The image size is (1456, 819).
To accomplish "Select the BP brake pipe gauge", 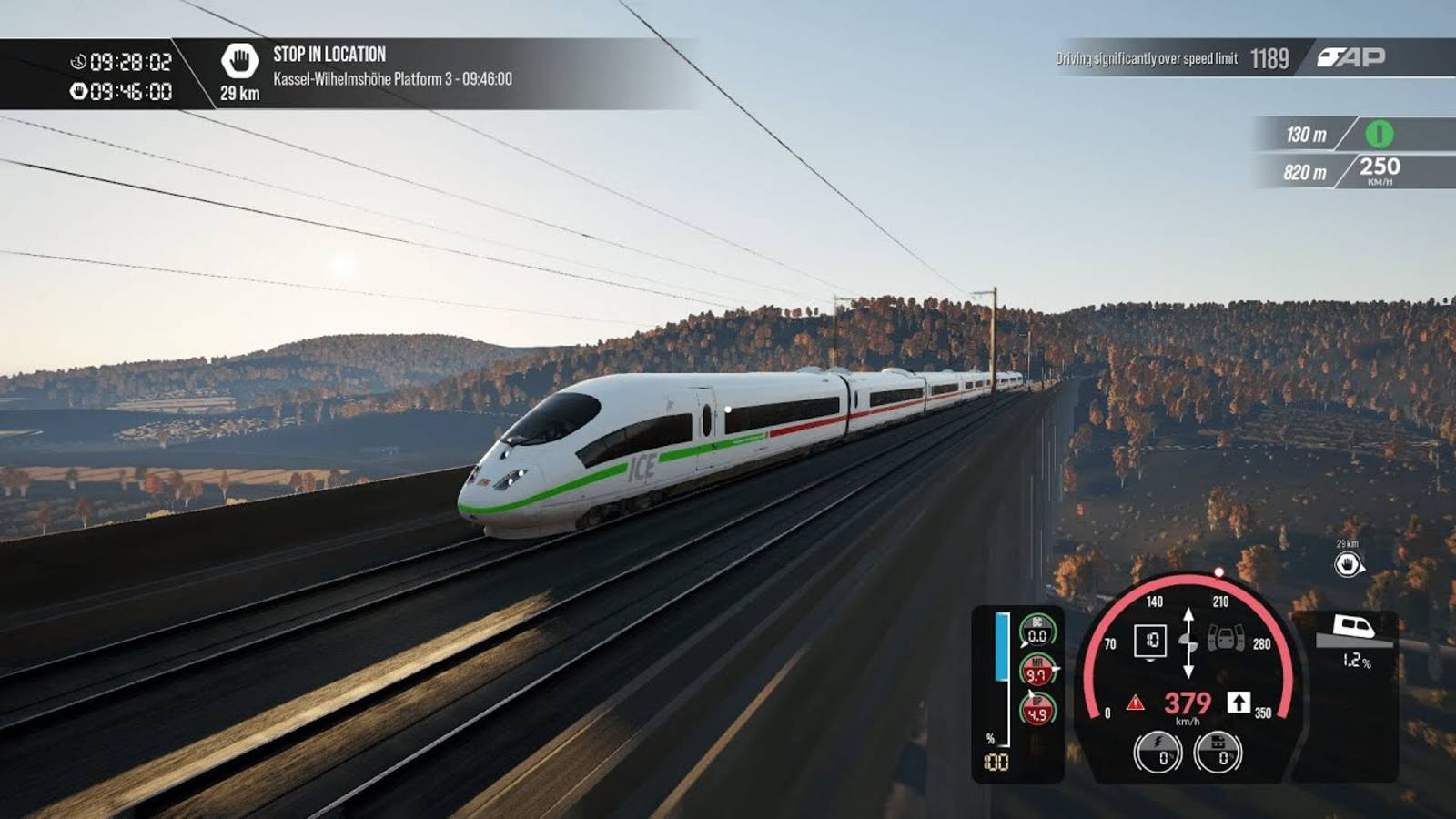I will (x=1036, y=710).
